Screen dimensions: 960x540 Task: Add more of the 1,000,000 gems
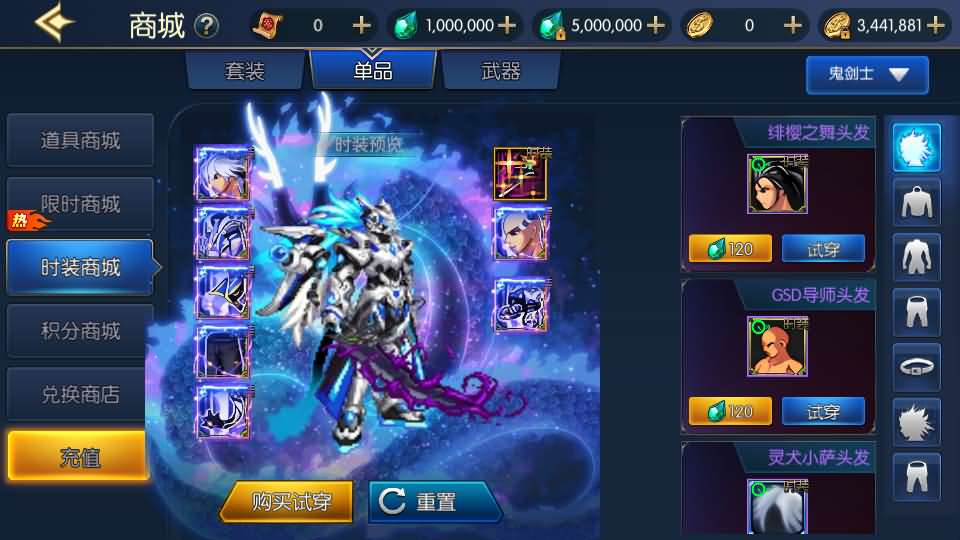point(507,26)
